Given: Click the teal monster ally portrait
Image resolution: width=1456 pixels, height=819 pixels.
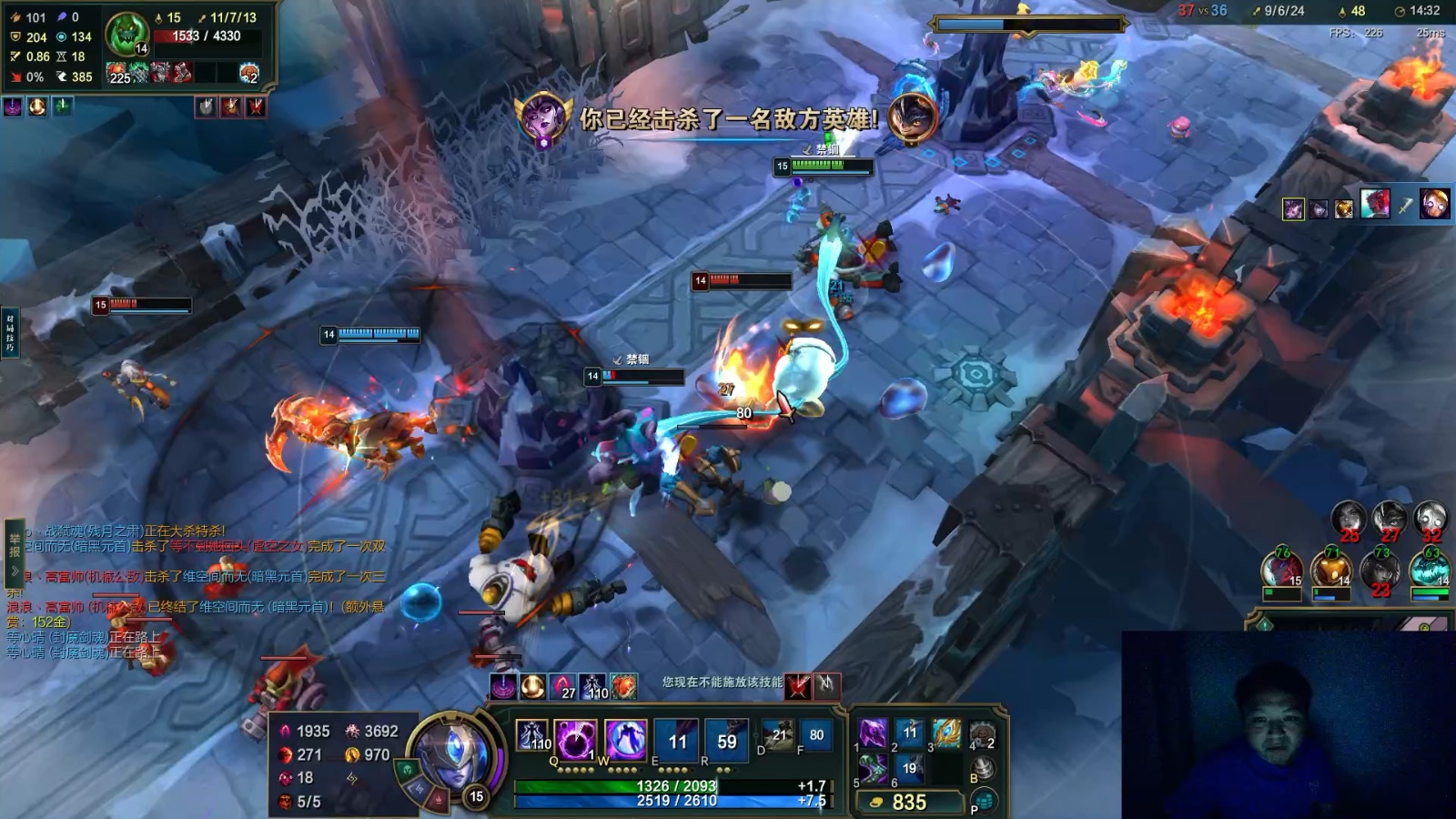Looking at the screenshot, I should coord(1430,571).
